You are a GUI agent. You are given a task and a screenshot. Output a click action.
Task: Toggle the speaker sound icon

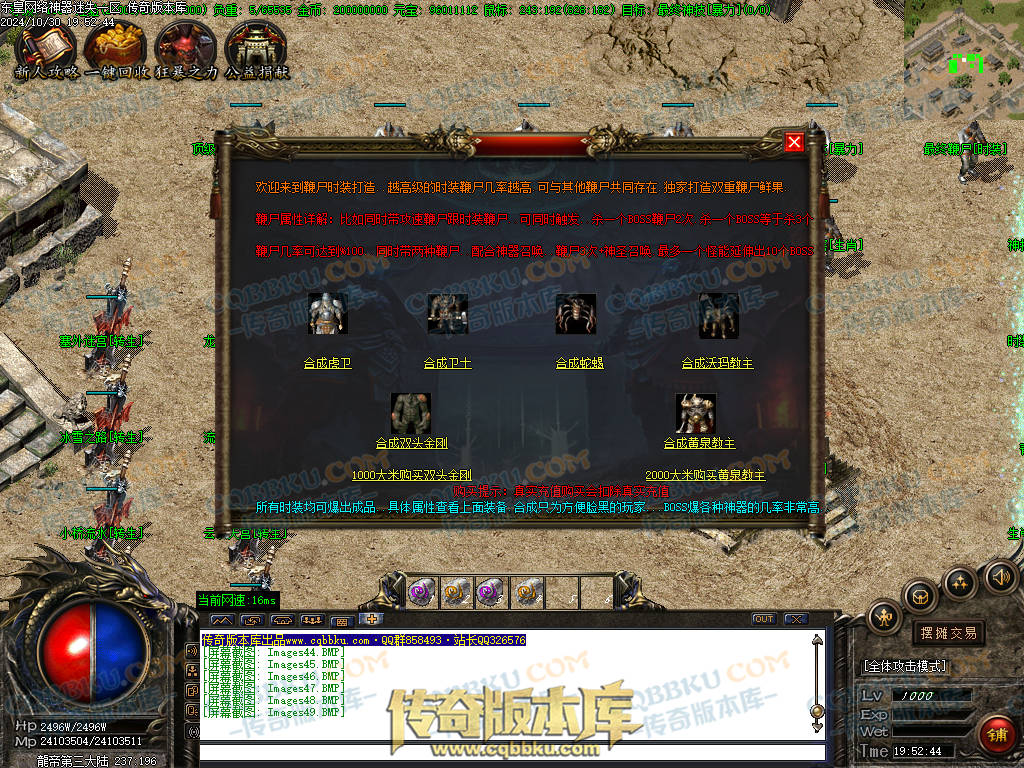point(1001,576)
